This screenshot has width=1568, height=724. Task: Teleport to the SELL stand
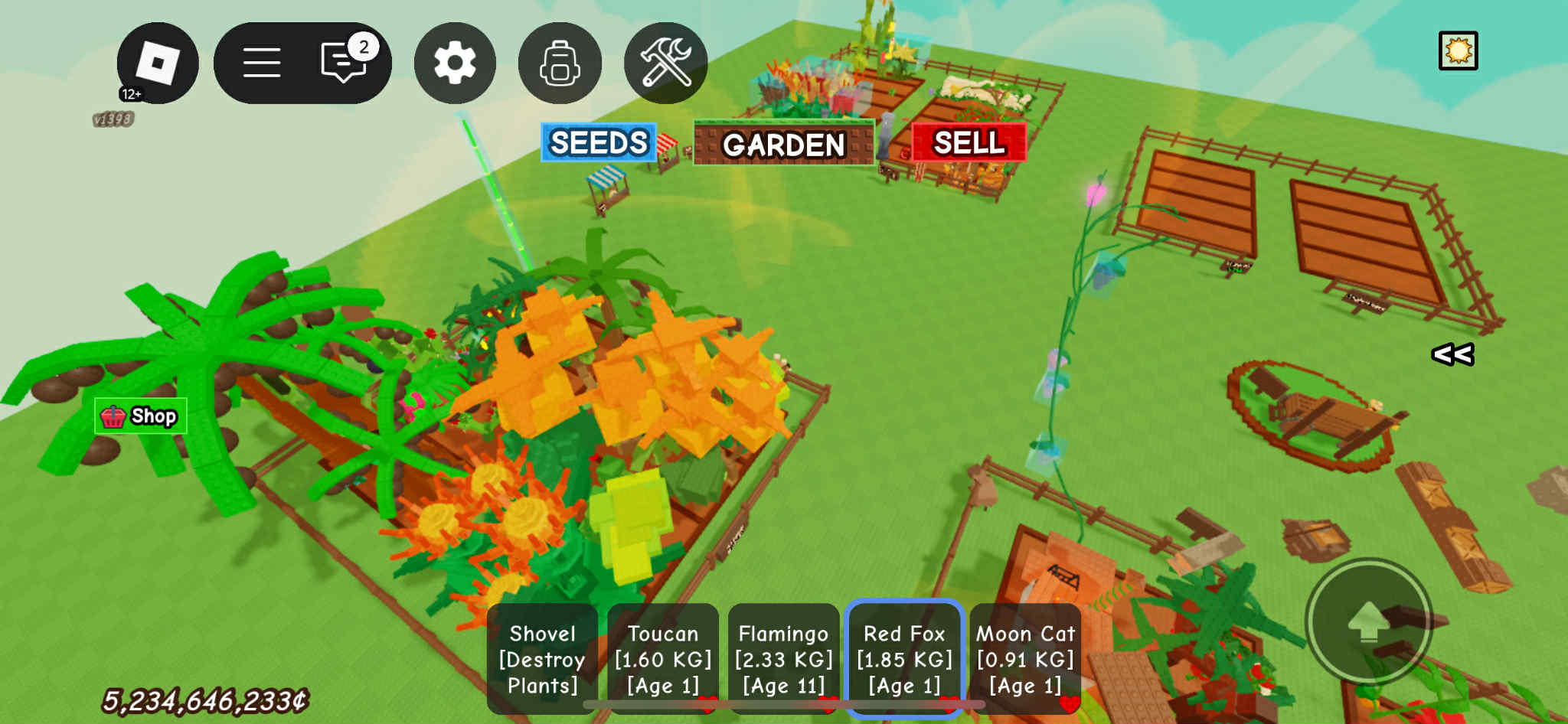(x=969, y=143)
